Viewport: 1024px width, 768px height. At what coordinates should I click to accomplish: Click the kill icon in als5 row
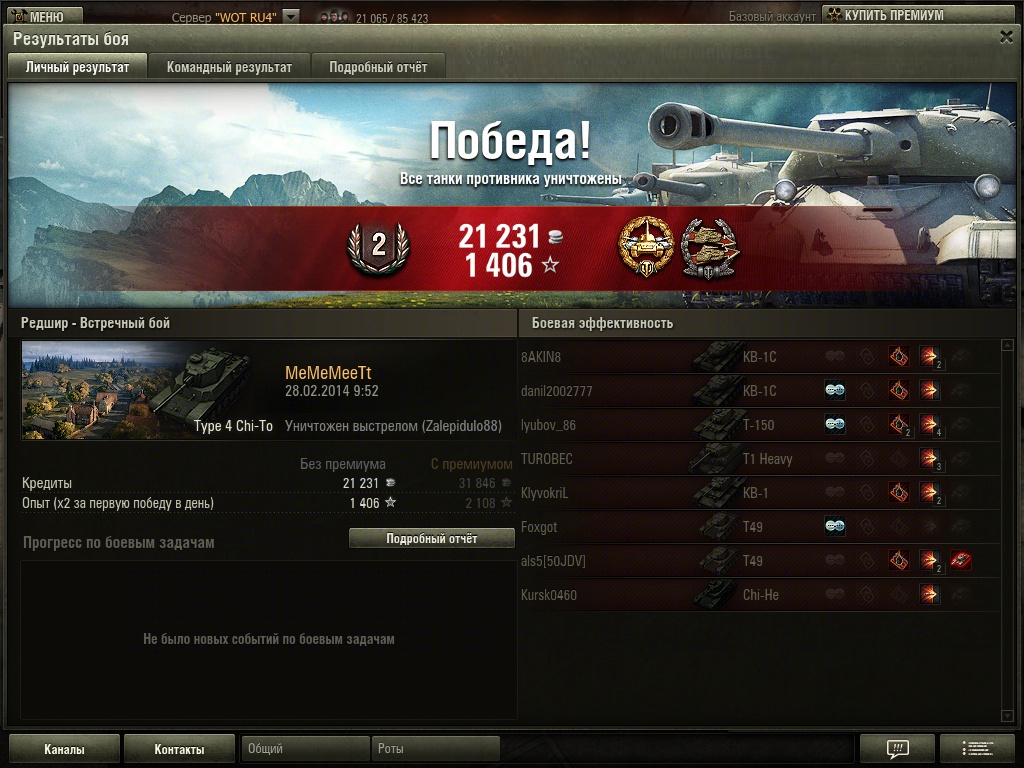[961, 561]
